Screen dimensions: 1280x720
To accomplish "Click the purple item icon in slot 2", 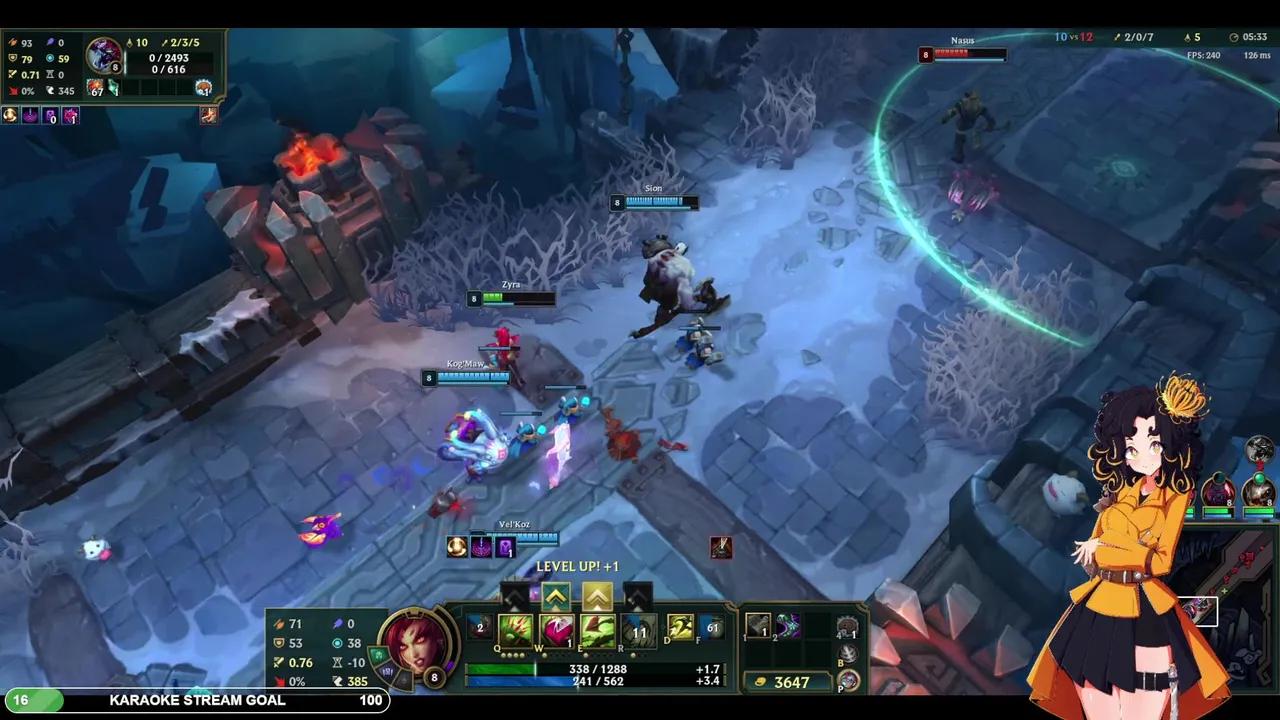I will (x=787, y=625).
